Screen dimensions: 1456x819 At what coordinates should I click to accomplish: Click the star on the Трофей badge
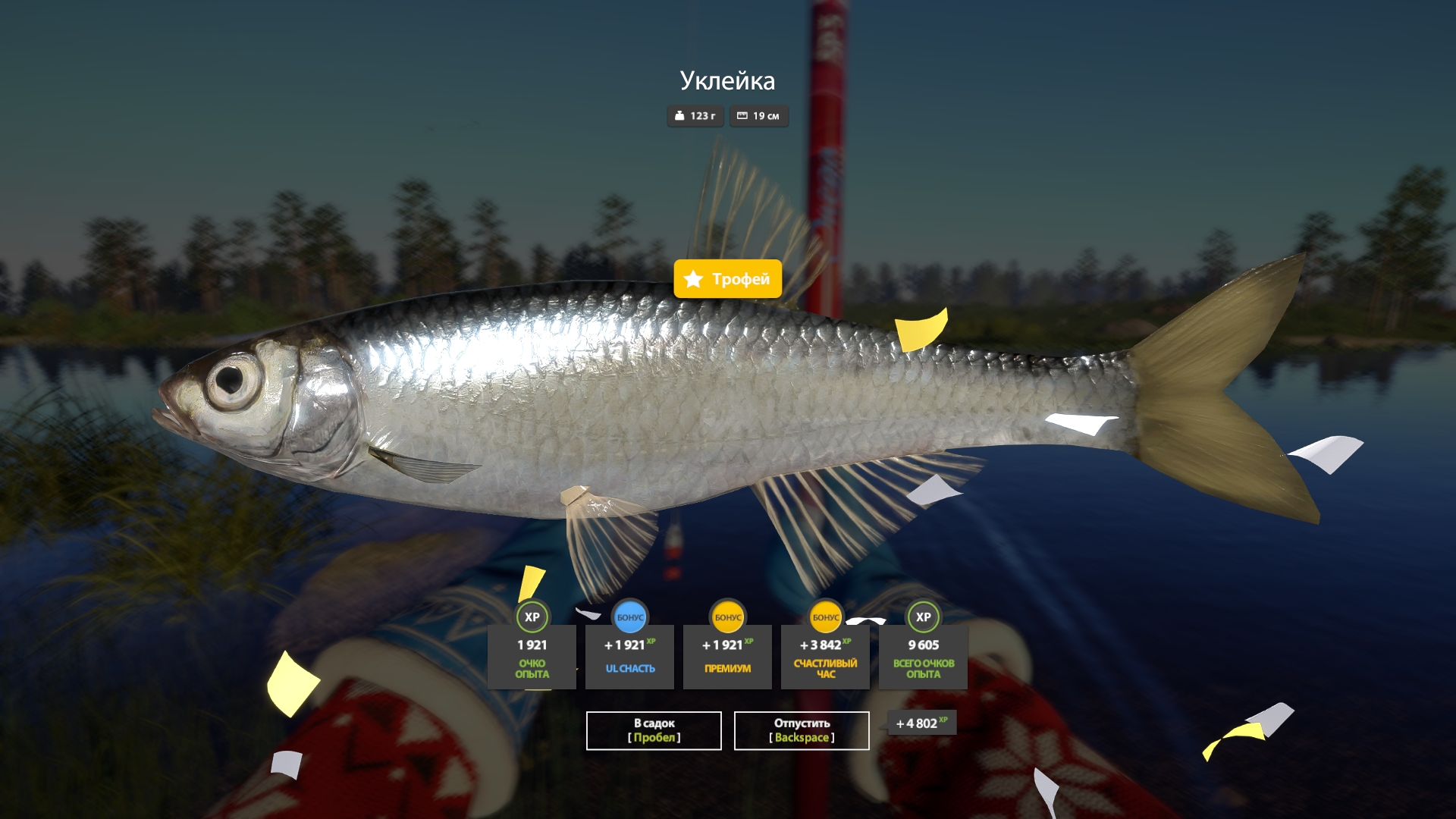[693, 279]
